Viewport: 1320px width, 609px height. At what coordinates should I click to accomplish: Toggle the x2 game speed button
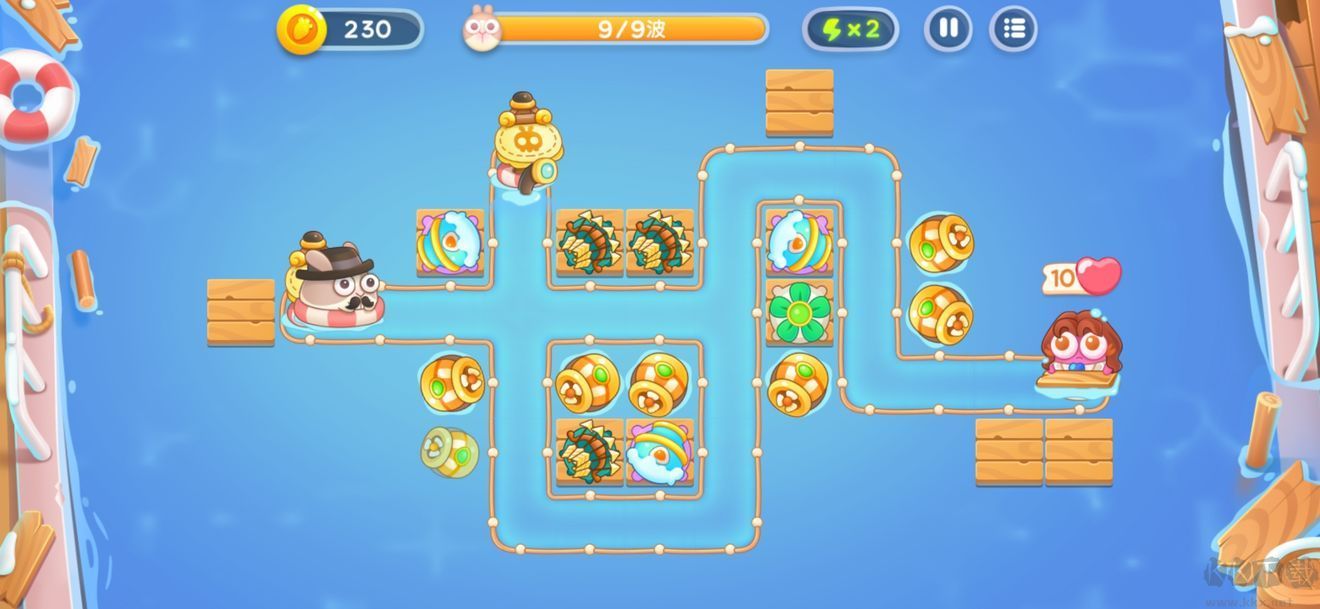tap(850, 29)
